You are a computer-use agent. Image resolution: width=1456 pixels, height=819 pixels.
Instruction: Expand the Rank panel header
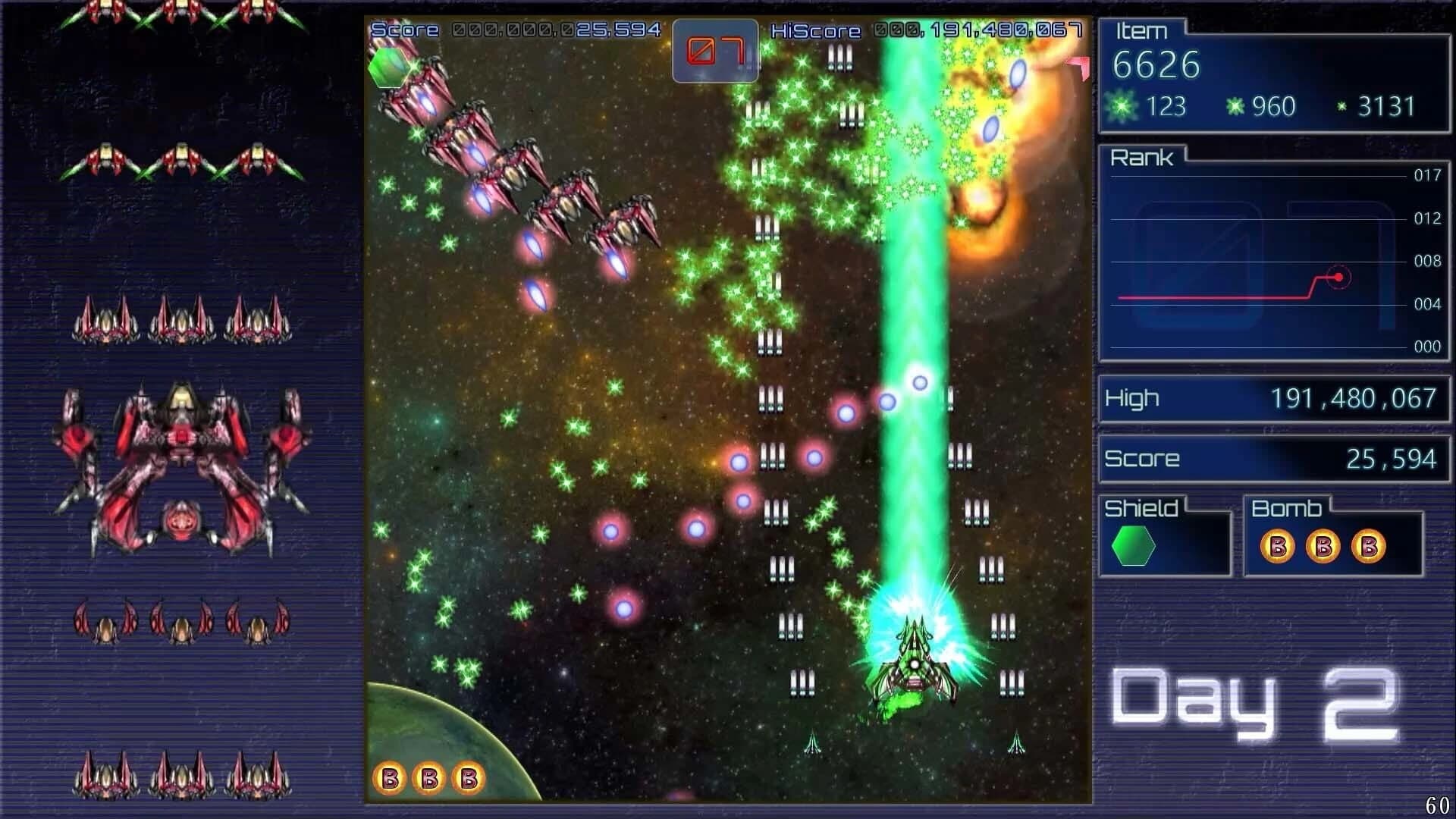point(1143,158)
